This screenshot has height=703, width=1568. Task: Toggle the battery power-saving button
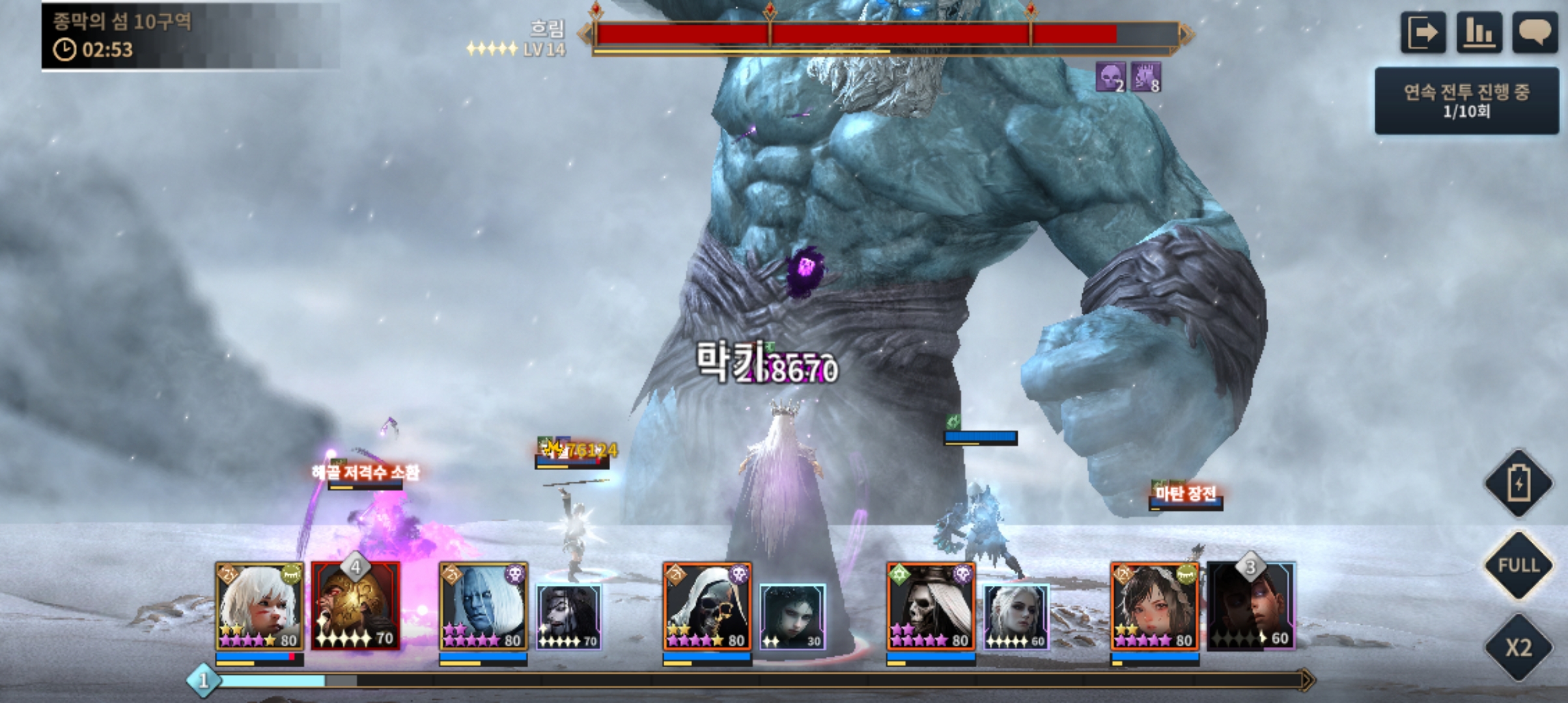coord(1519,484)
